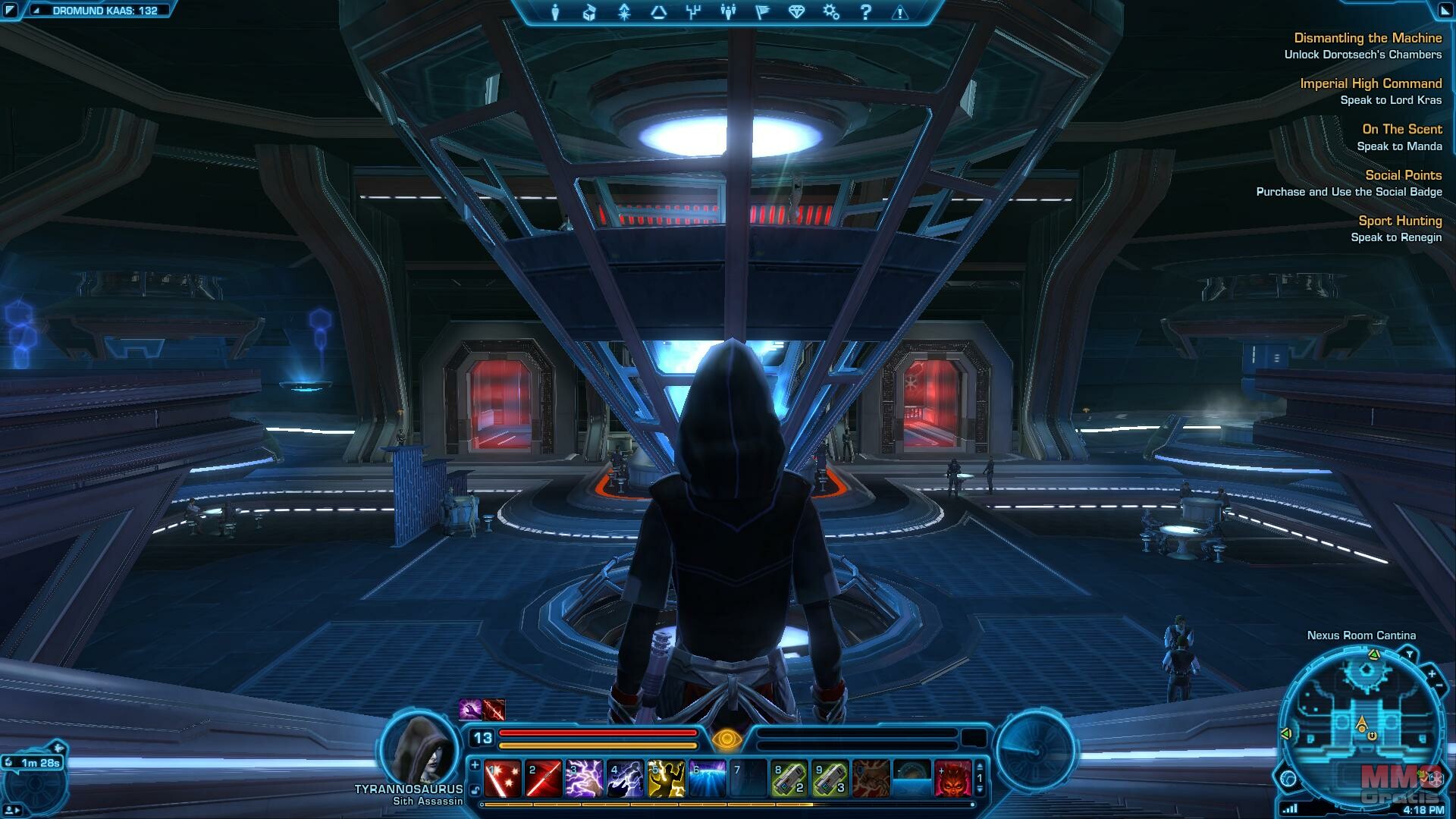Open the group finder three-people icon

[x=728, y=12]
